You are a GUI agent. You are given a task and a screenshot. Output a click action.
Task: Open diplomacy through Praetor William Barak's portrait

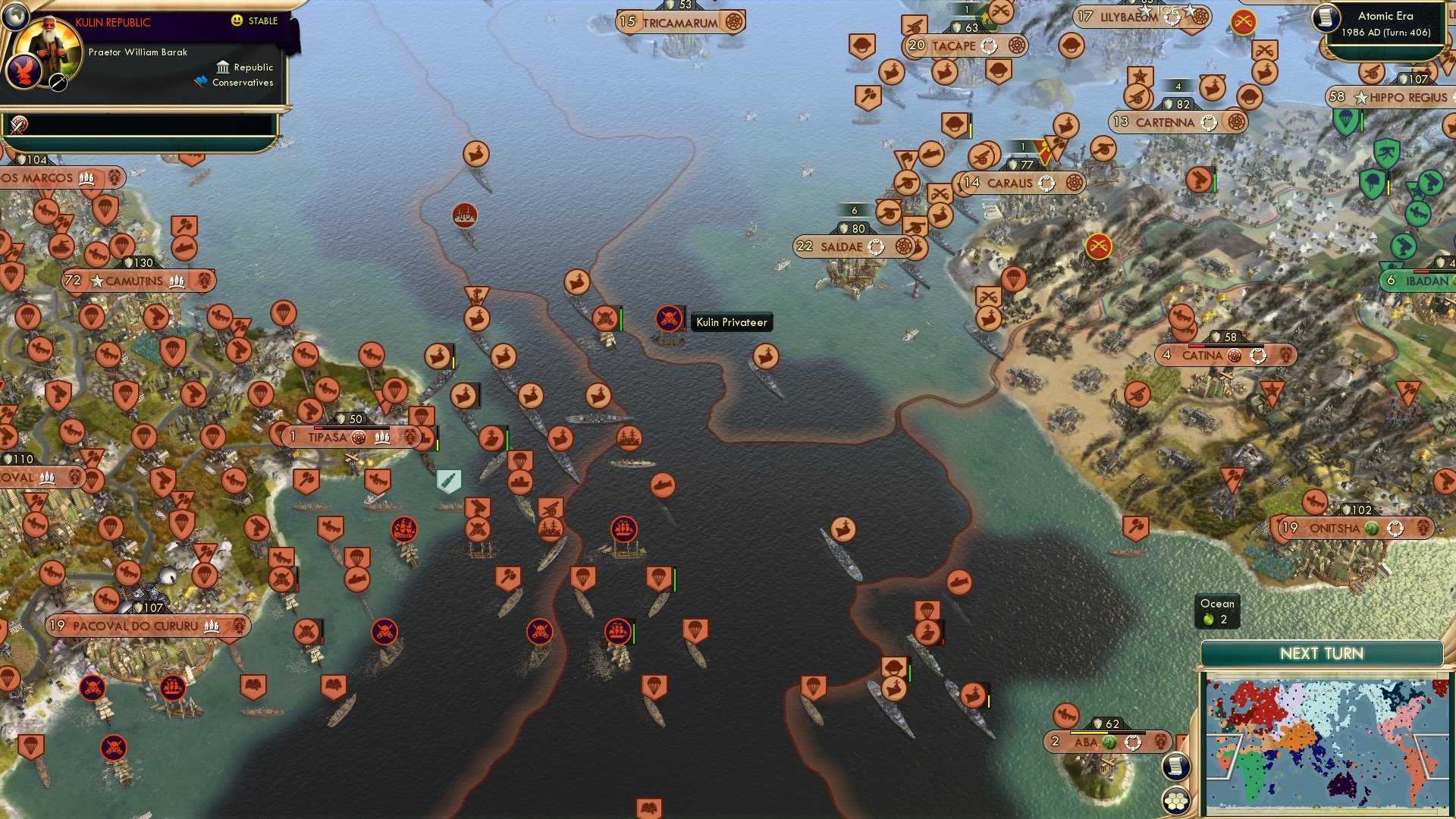48,45
